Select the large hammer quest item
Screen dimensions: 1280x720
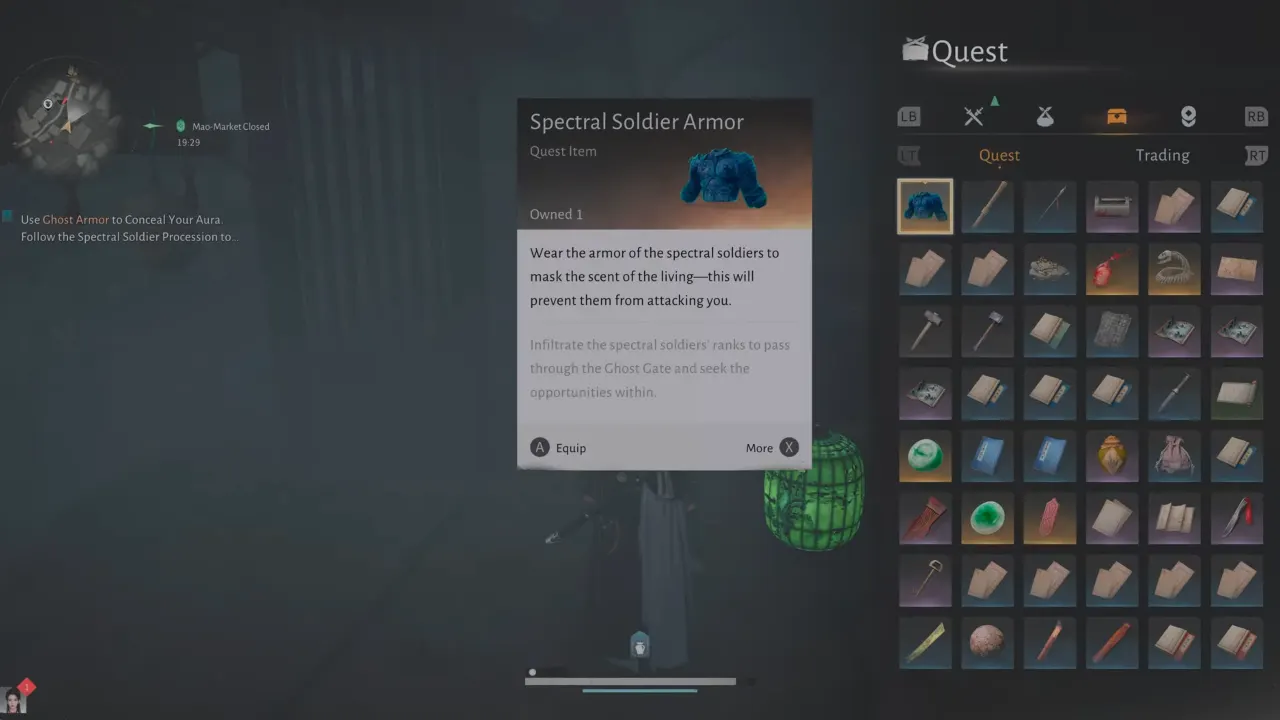(925, 331)
